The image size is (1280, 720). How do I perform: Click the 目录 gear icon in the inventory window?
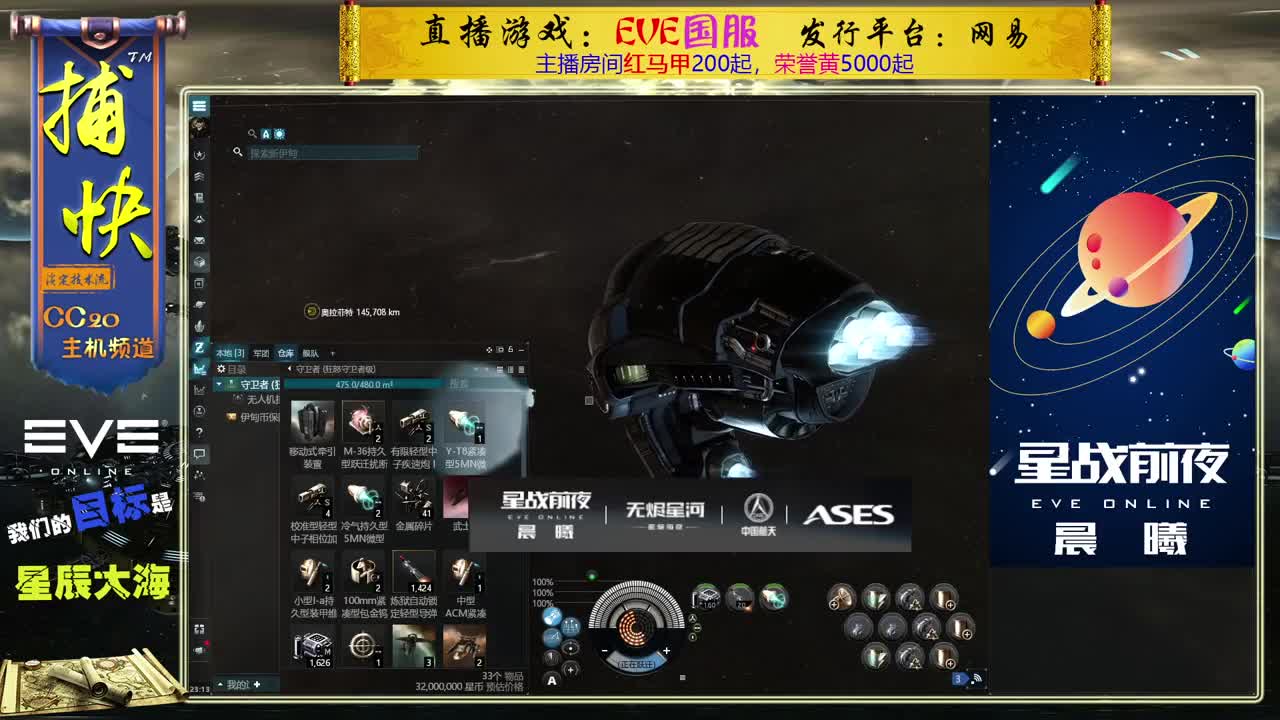tap(221, 369)
